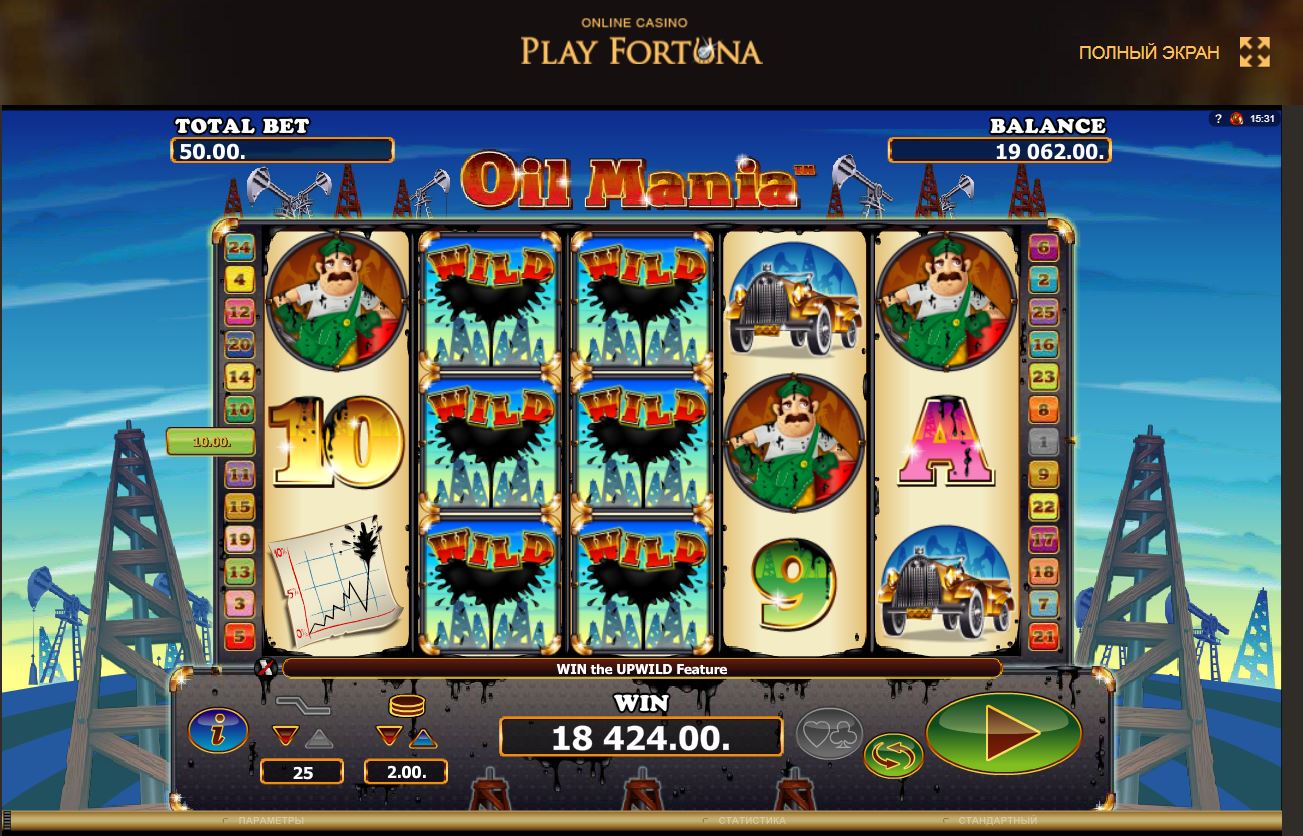Raise the coin bet value
The image size is (1303, 836).
click(x=423, y=739)
